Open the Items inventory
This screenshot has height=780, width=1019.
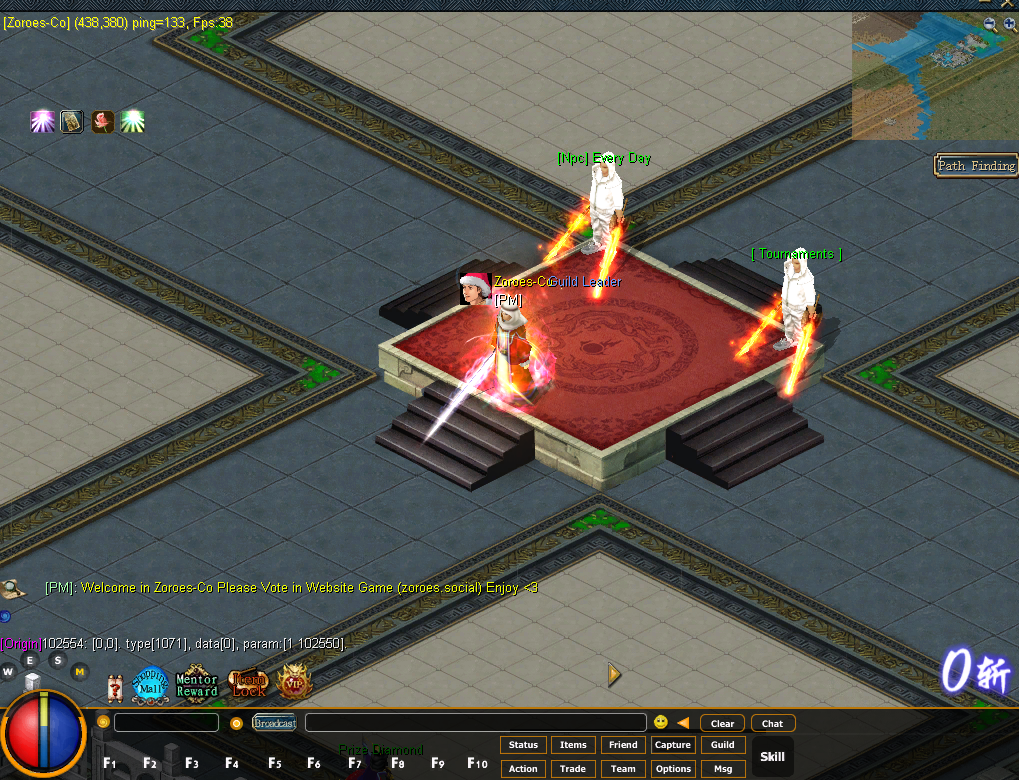pos(573,745)
